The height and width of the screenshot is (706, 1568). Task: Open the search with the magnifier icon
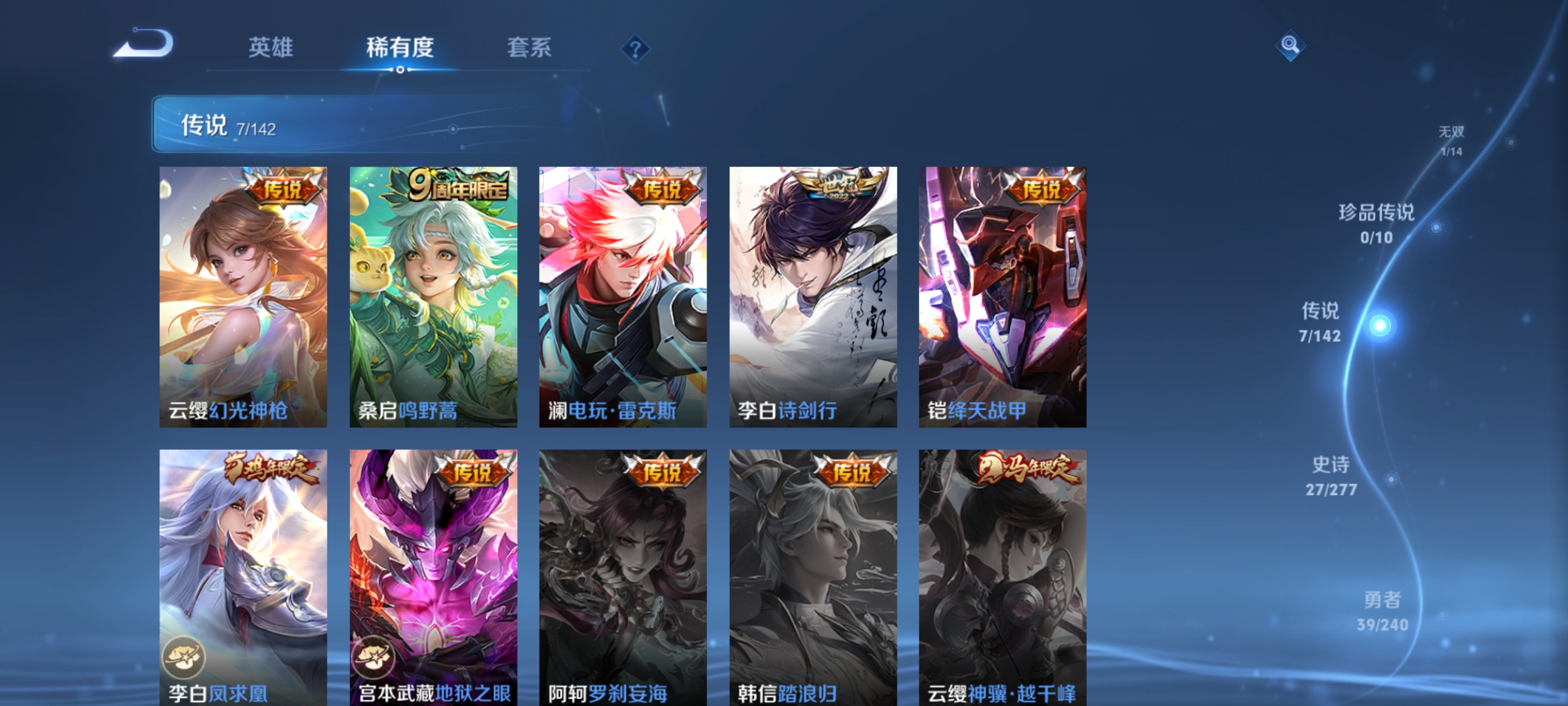pyautogui.click(x=1290, y=45)
